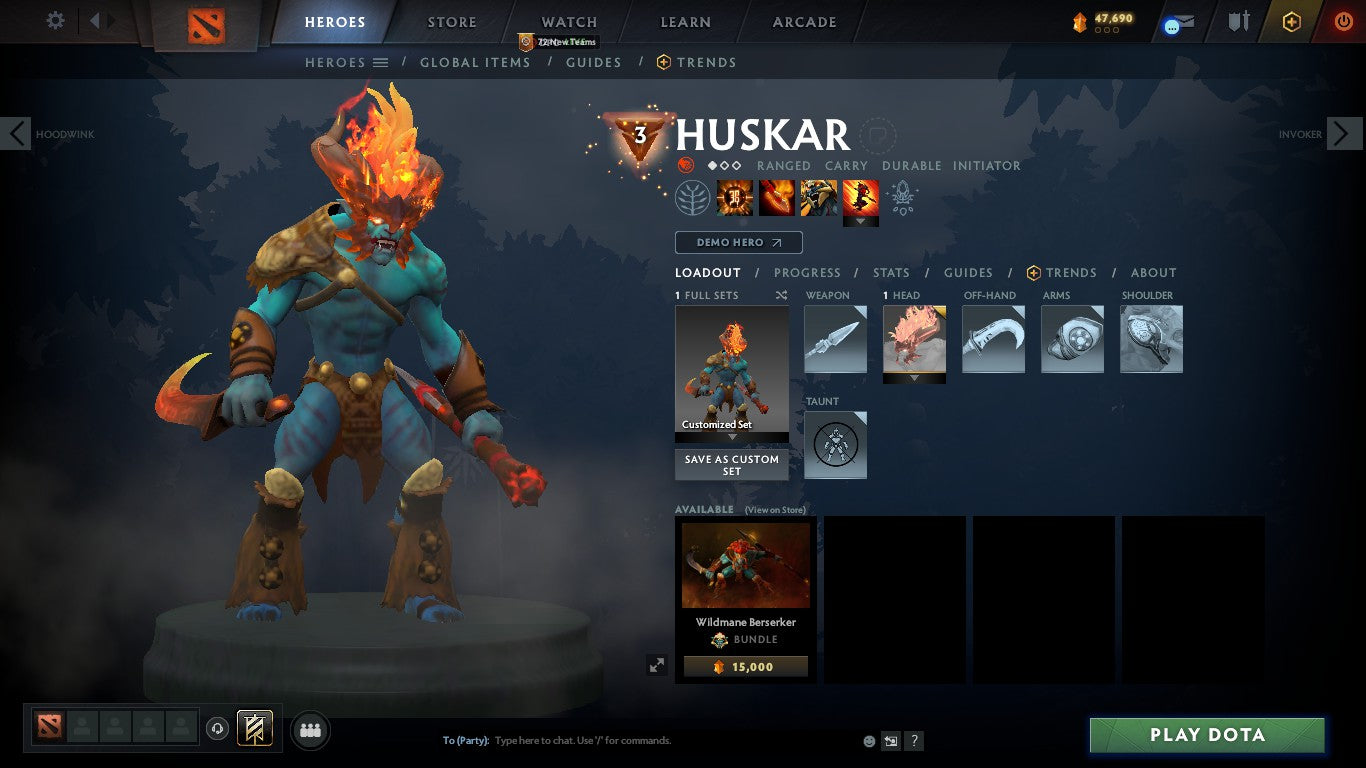This screenshot has width=1366, height=768.
Task: Click the SAVE AS CUSTOM SET button
Action: click(731, 465)
